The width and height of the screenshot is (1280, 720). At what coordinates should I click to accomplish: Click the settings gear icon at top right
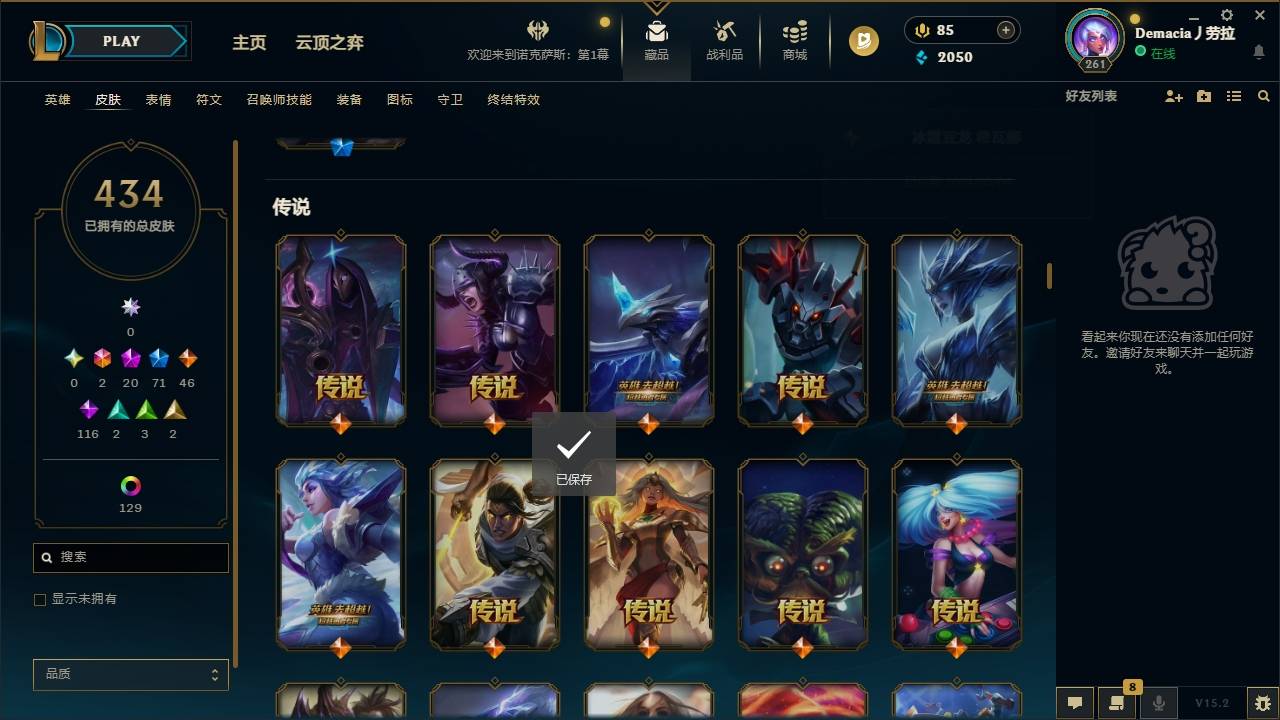pyautogui.click(x=1226, y=15)
